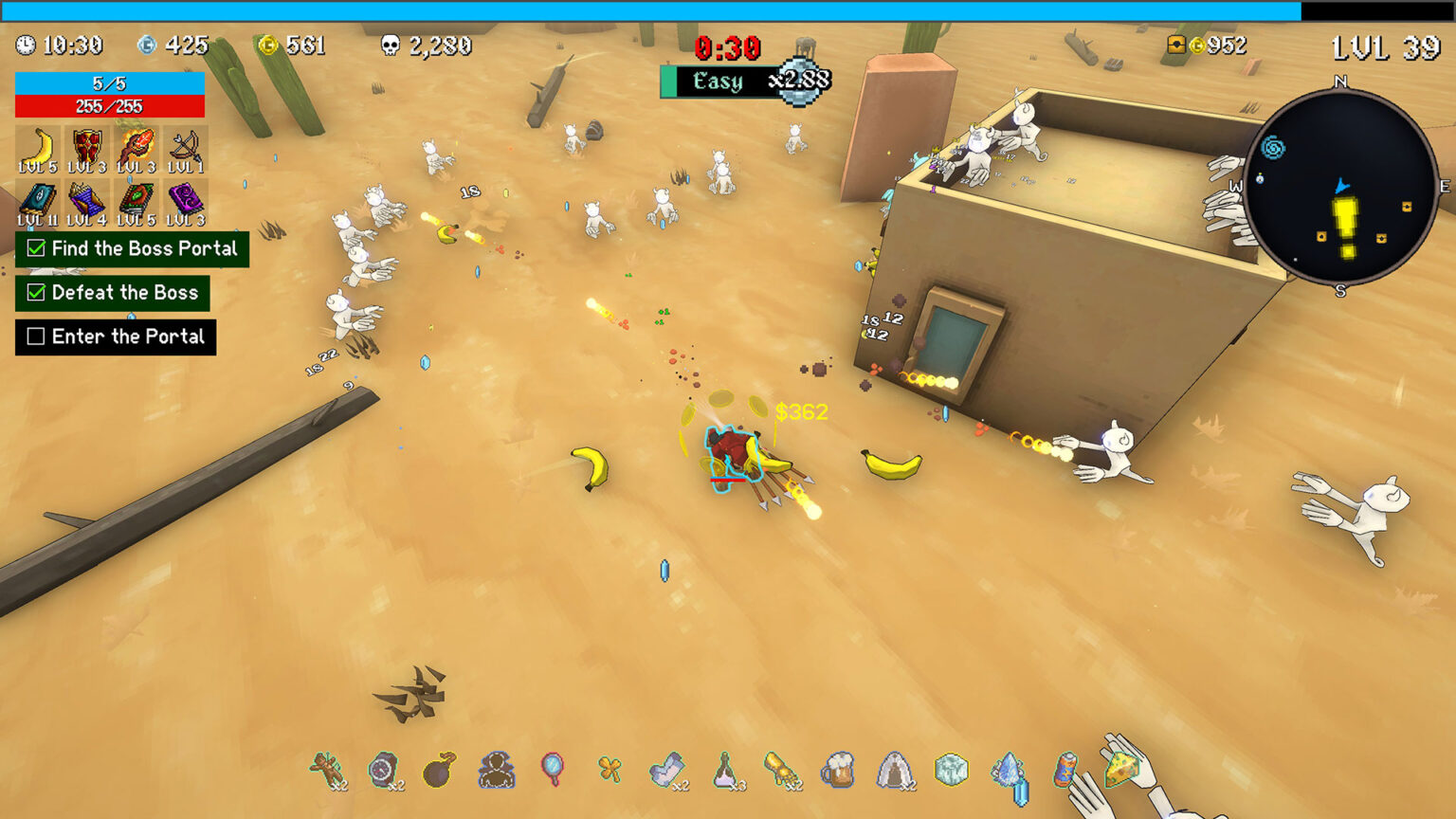
Task: Select the wristwatch item icon
Action: [384, 770]
